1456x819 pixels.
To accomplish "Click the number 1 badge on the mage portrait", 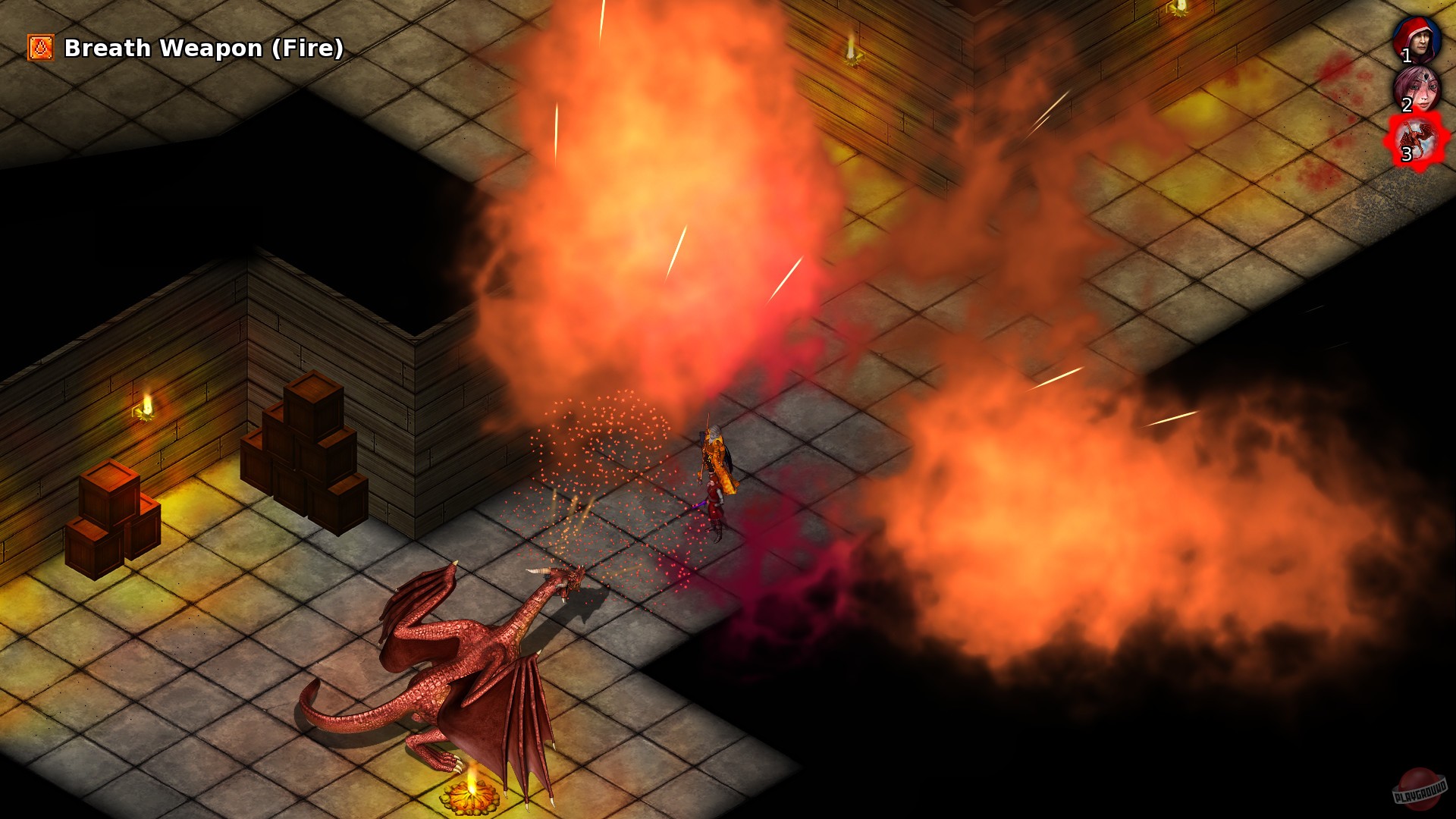I will coord(1407,55).
